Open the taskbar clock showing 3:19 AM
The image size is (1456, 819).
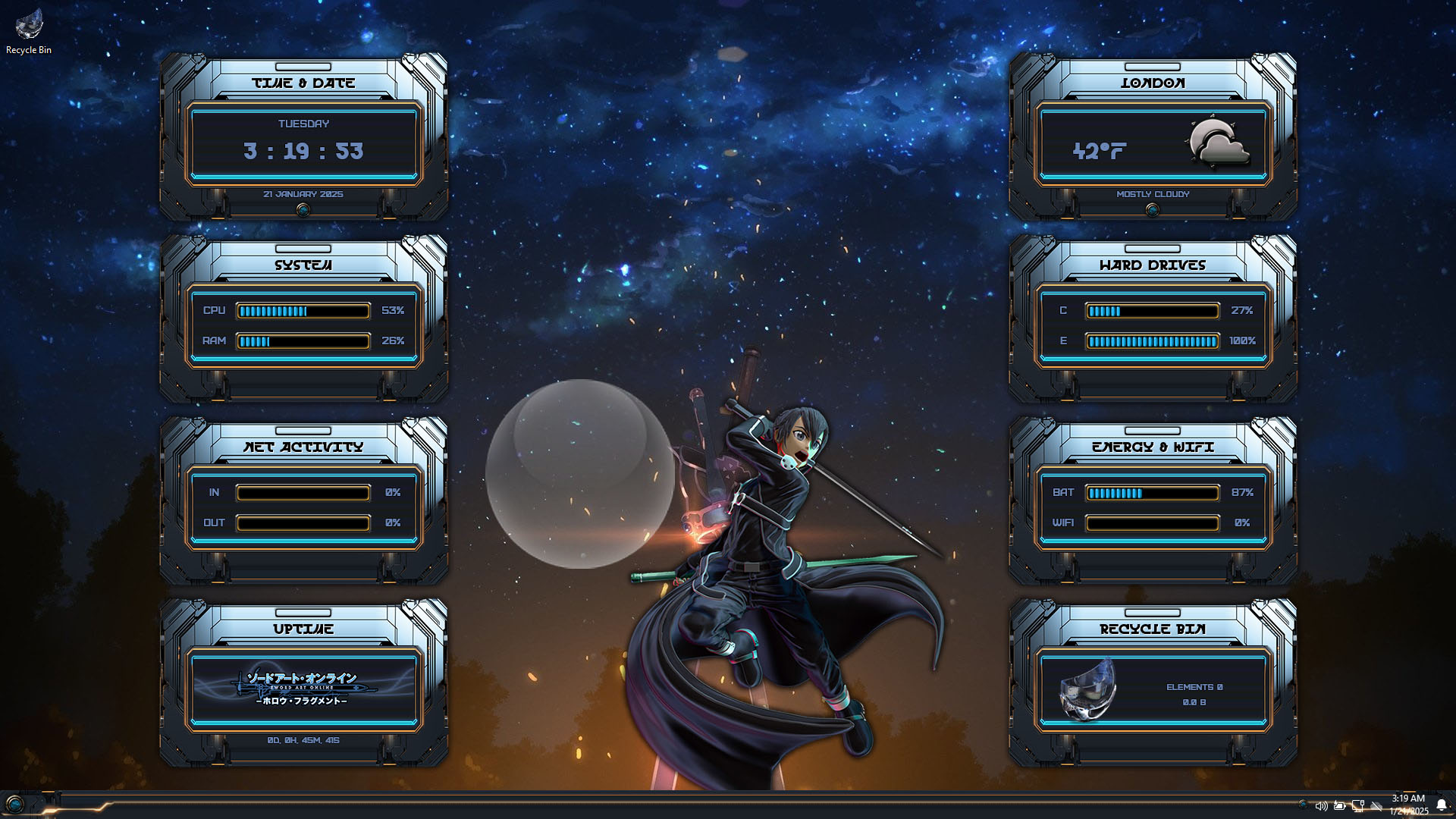point(1408,805)
